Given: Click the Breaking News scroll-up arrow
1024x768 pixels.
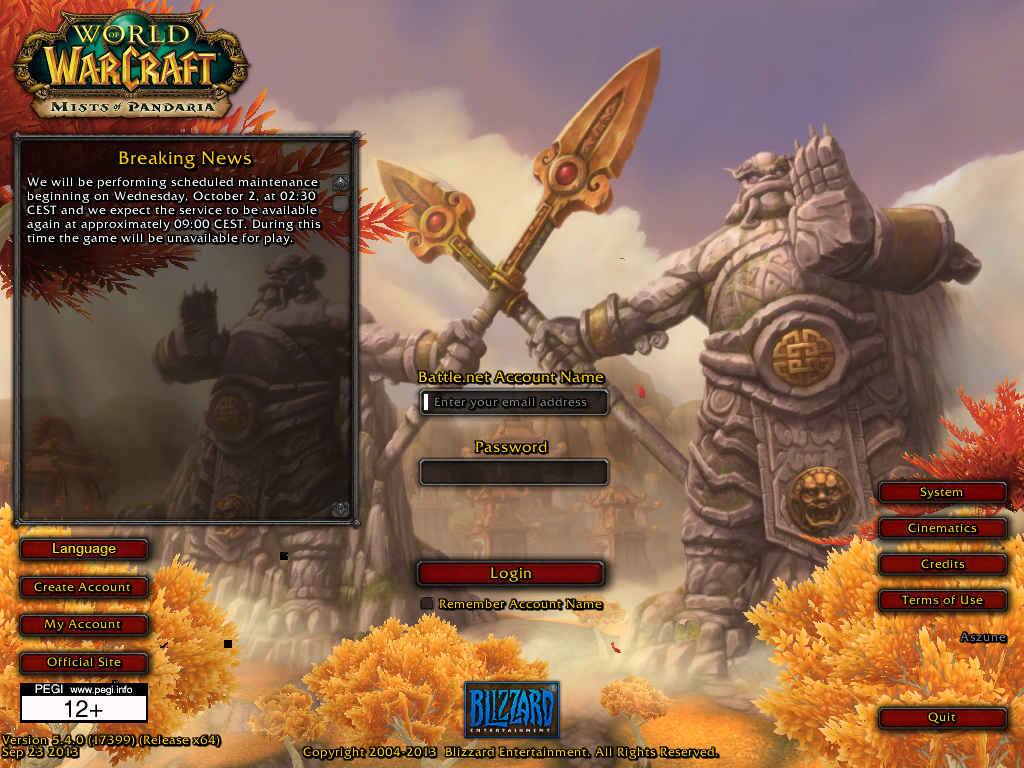Looking at the screenshot, I should point(341,183).
